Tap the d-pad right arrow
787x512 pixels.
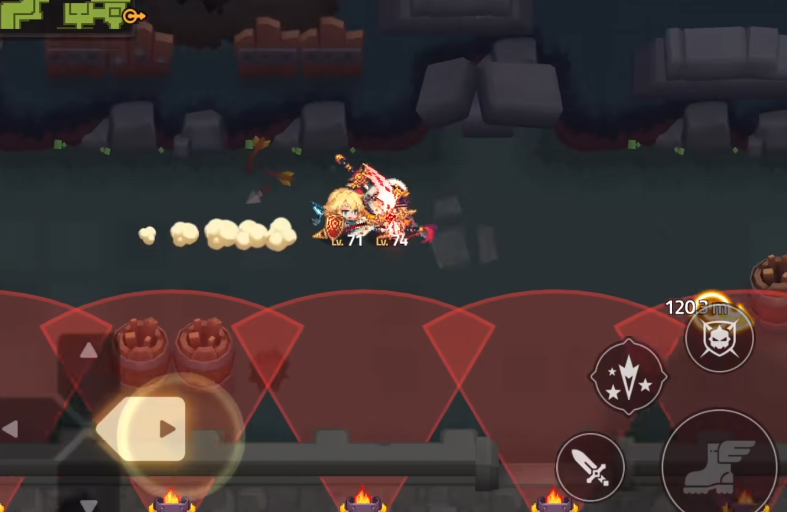(167, 429)
